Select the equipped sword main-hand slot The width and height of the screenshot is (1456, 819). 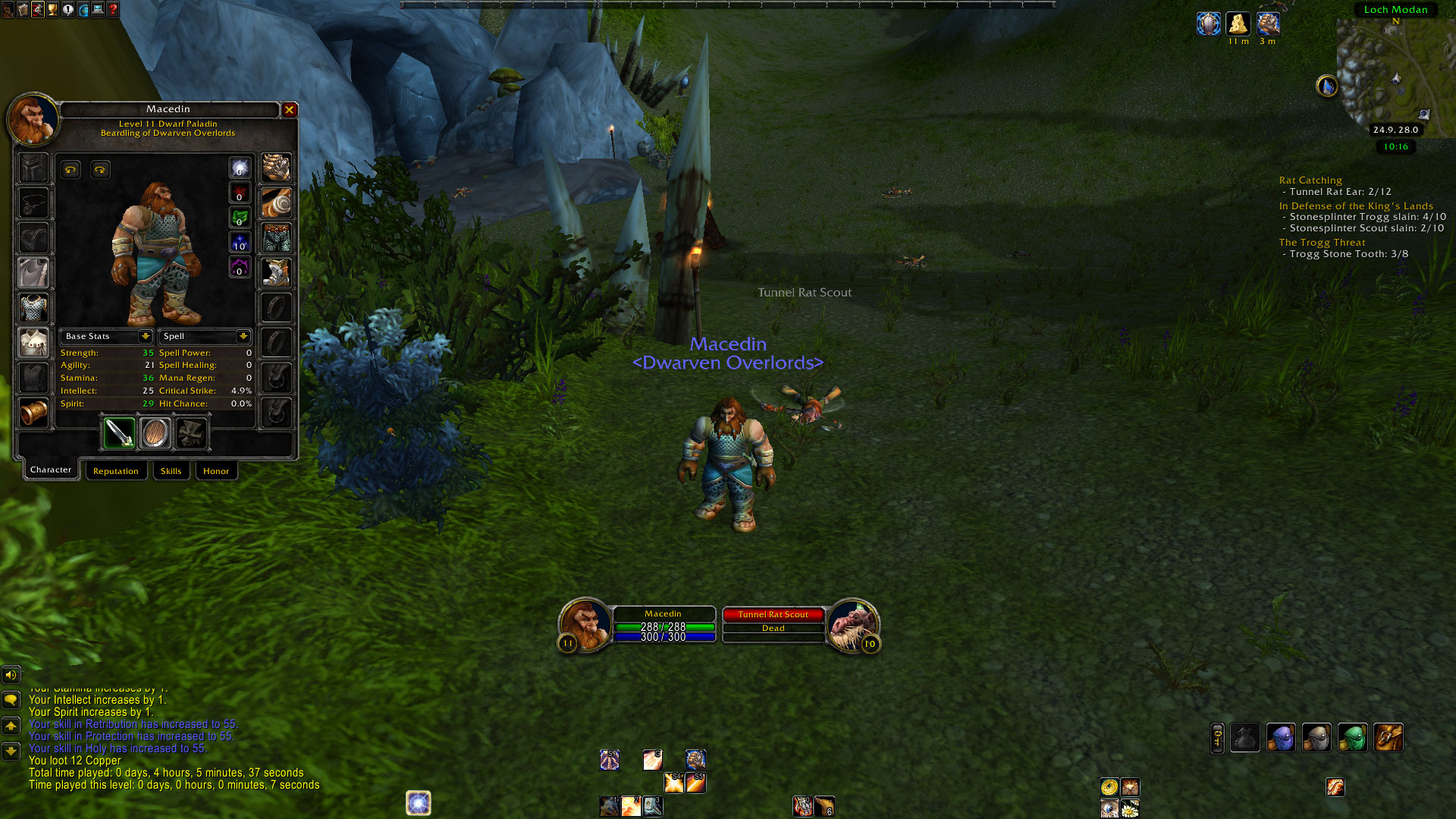tap(119, 433)
